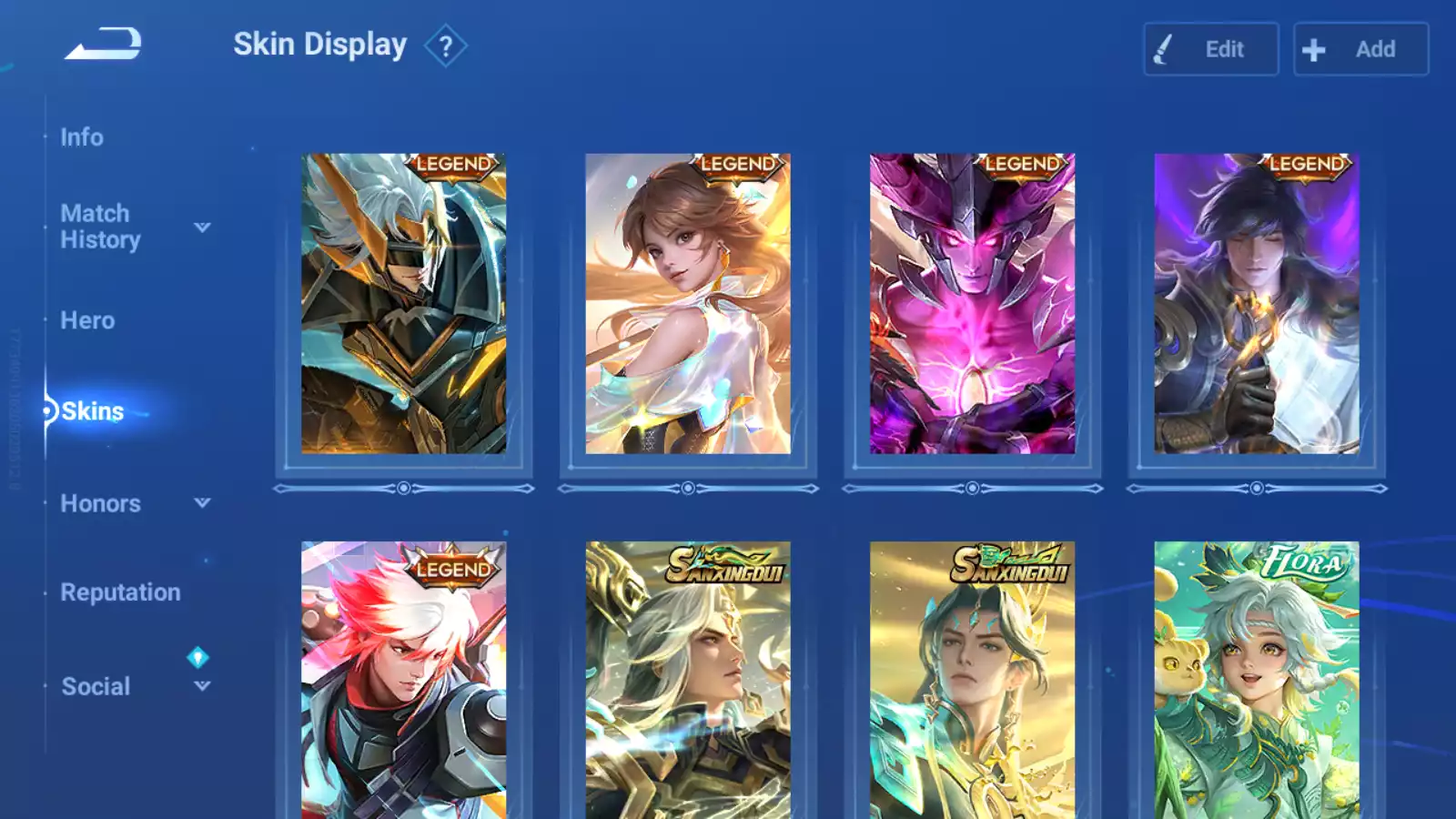Expand the Match History dropdown arrow

coord(202,227)
